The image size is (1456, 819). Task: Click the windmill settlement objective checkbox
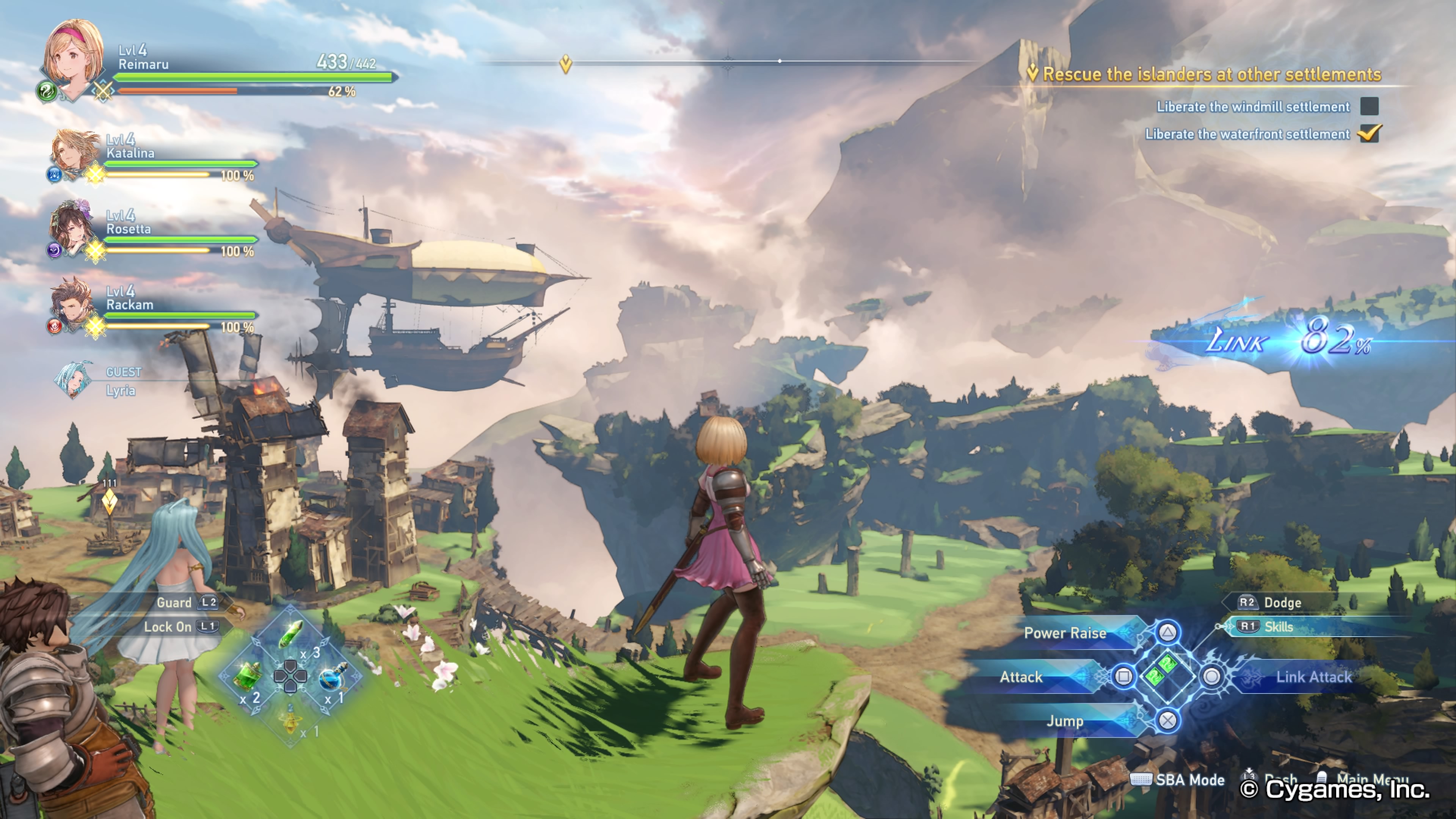[1369, 106]
